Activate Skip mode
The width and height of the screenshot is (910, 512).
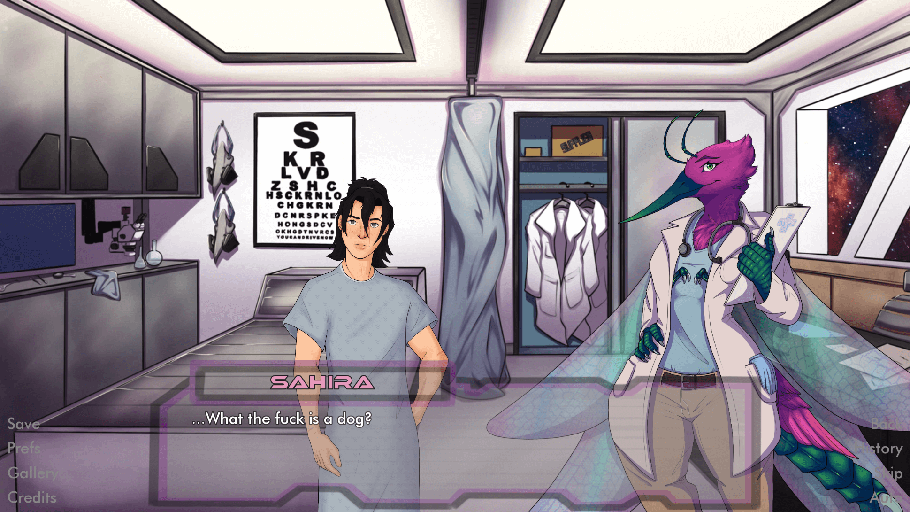886,473
